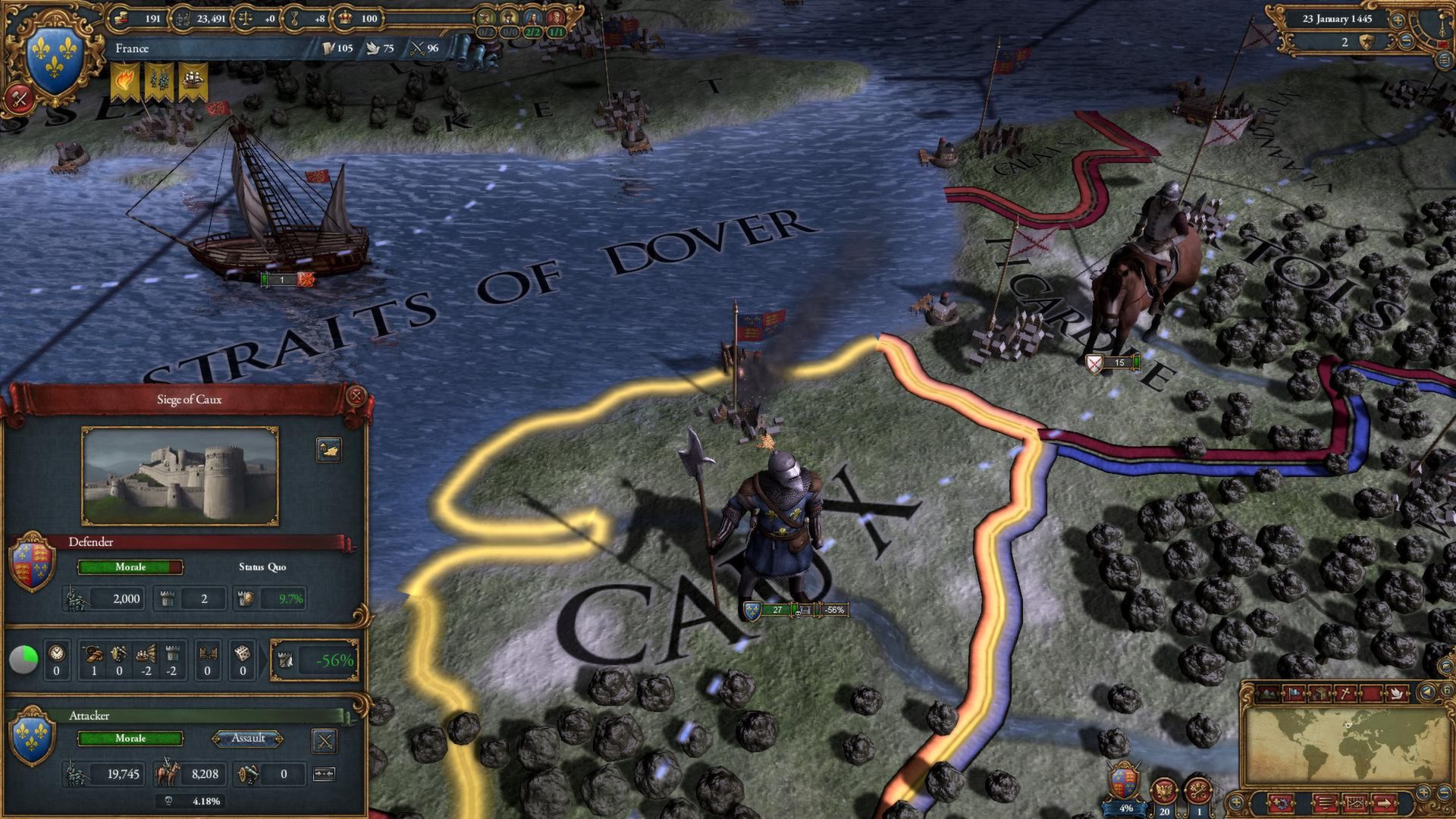This screenshot has height=819, width=1456.
Task: Select the ship alert banner
Action: [193, 82]
